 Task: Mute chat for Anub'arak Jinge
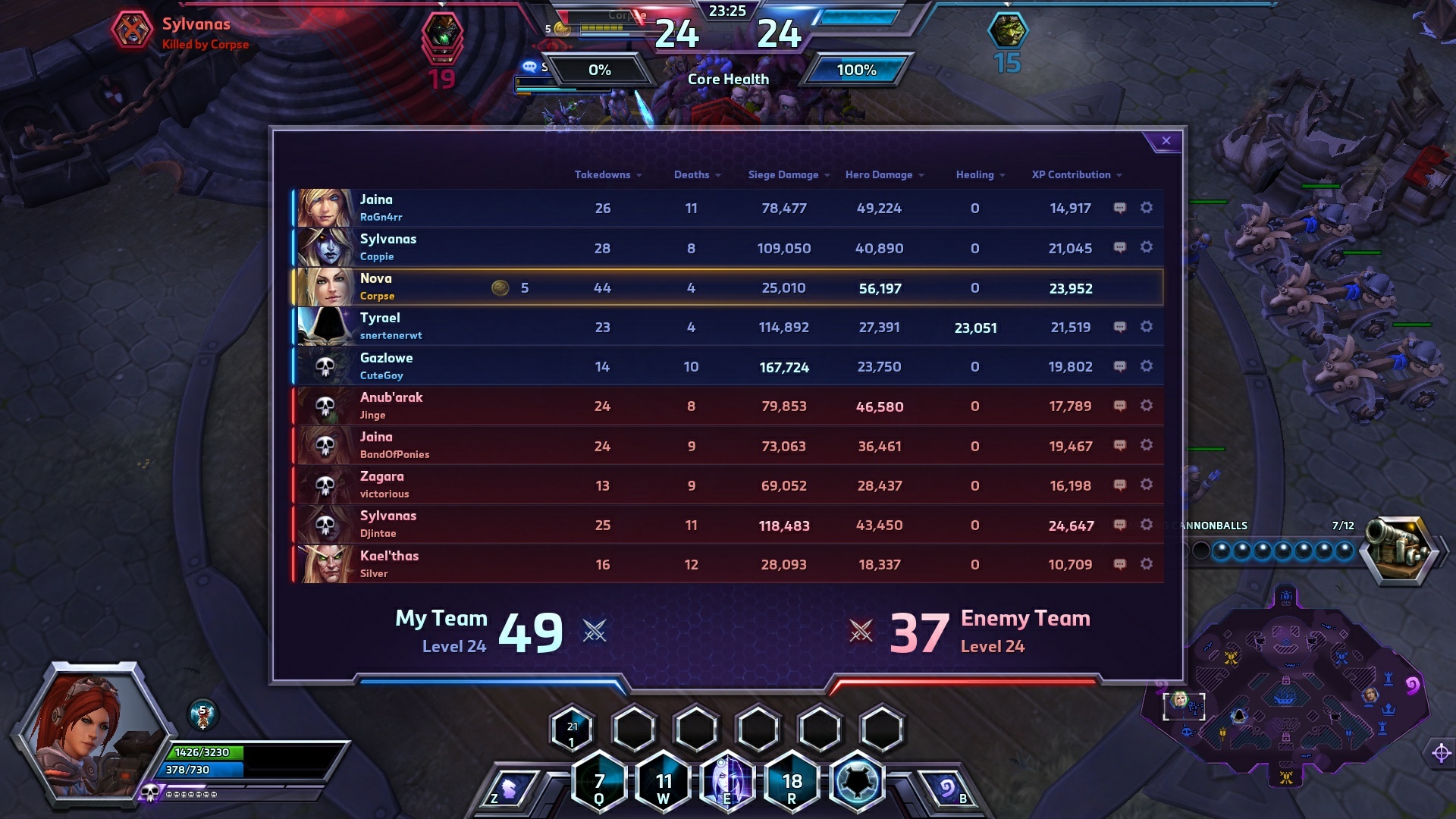(1119, 406)
